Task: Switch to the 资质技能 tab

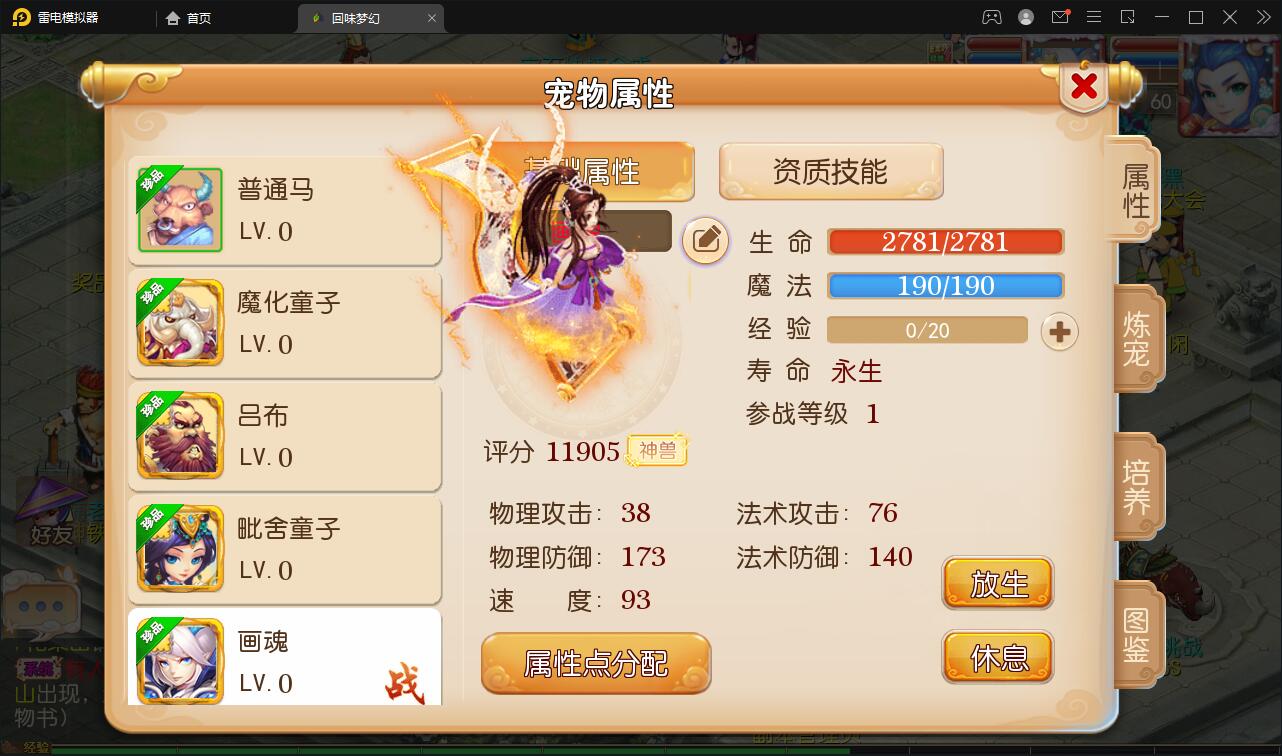Action: (830, 170)
